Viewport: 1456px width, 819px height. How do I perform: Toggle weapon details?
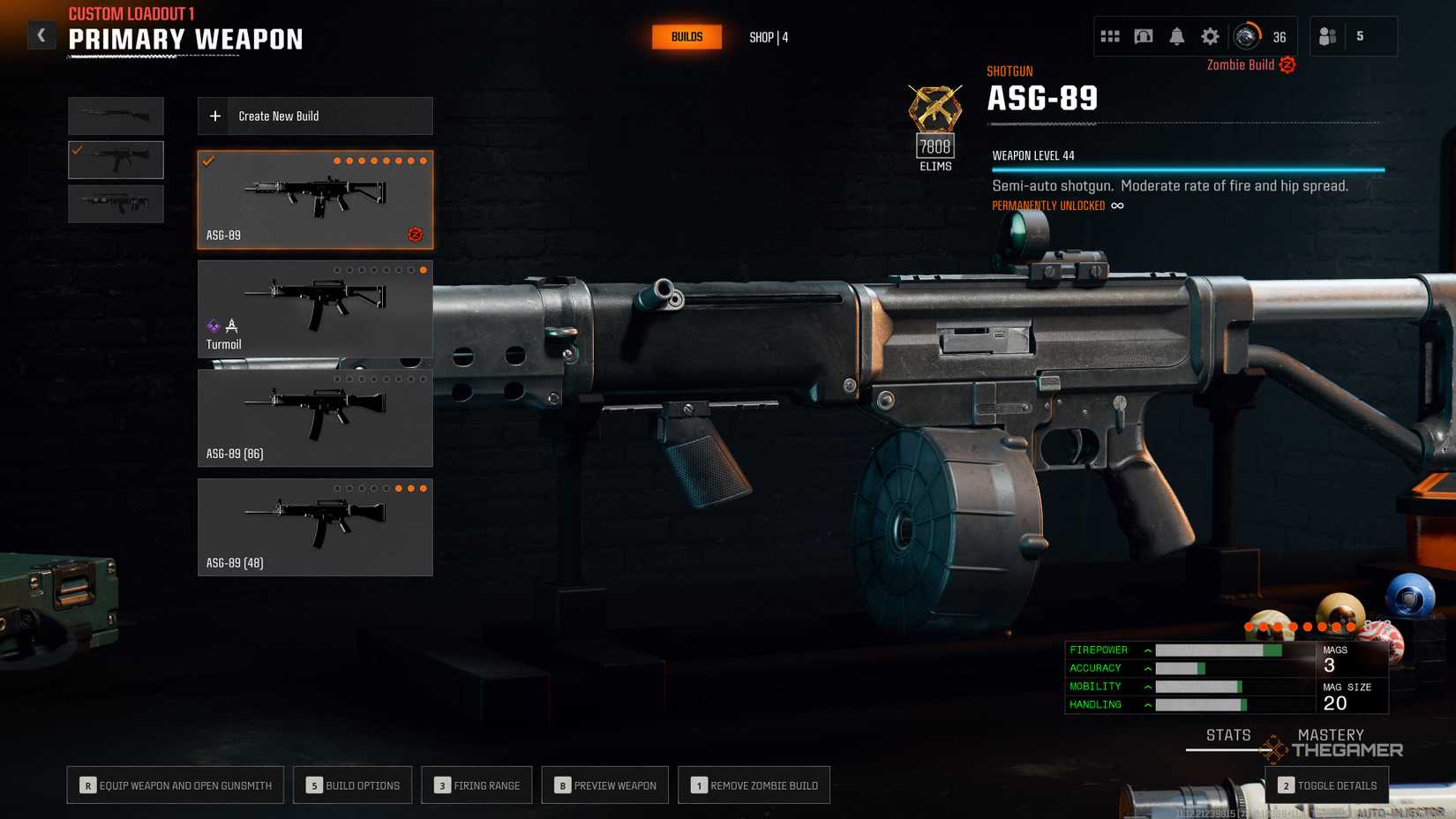1327,785
